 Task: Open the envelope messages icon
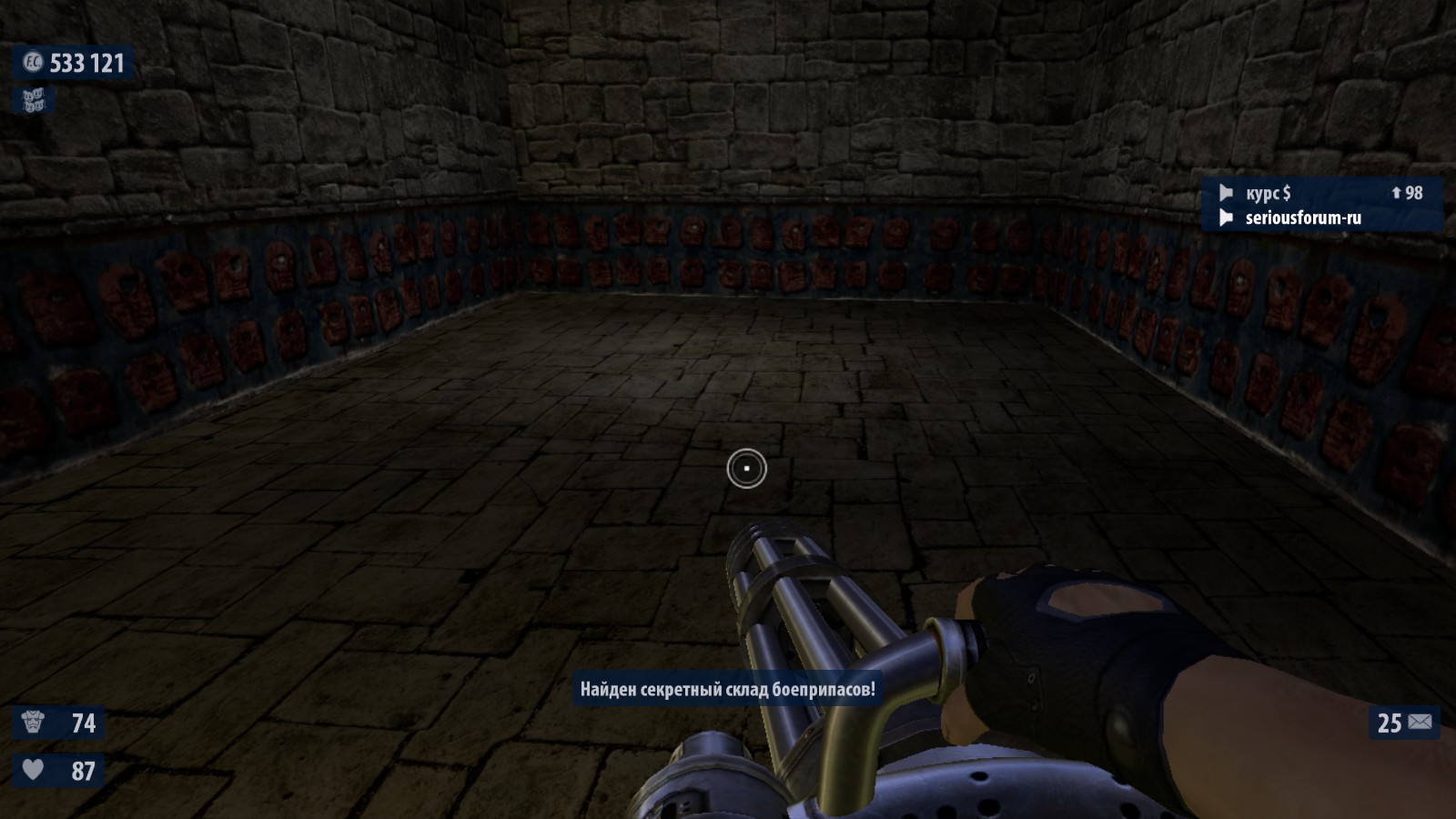(1420, 723)
